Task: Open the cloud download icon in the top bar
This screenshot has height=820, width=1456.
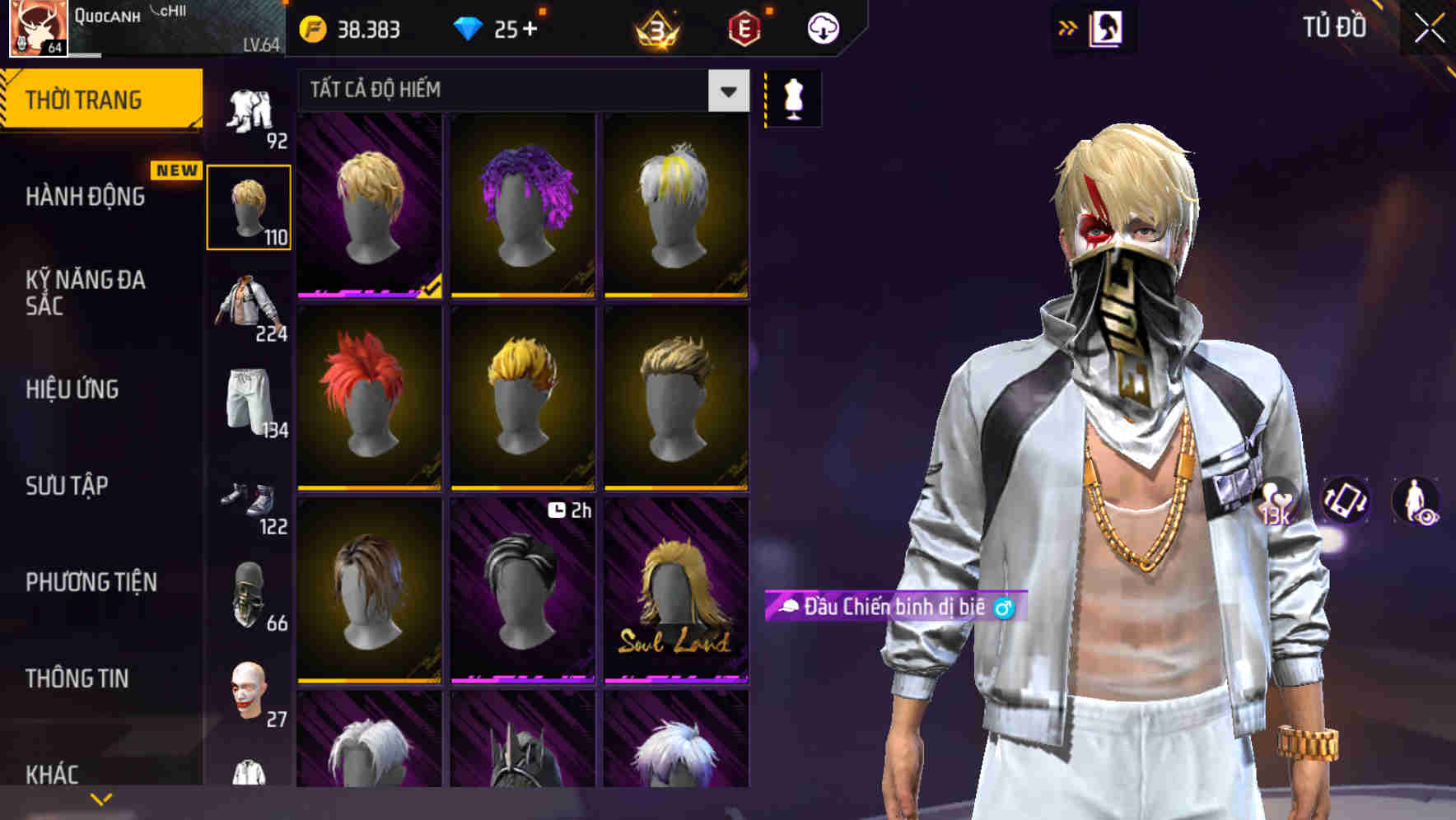Action: pyautogui.click(x=822, y=27)
